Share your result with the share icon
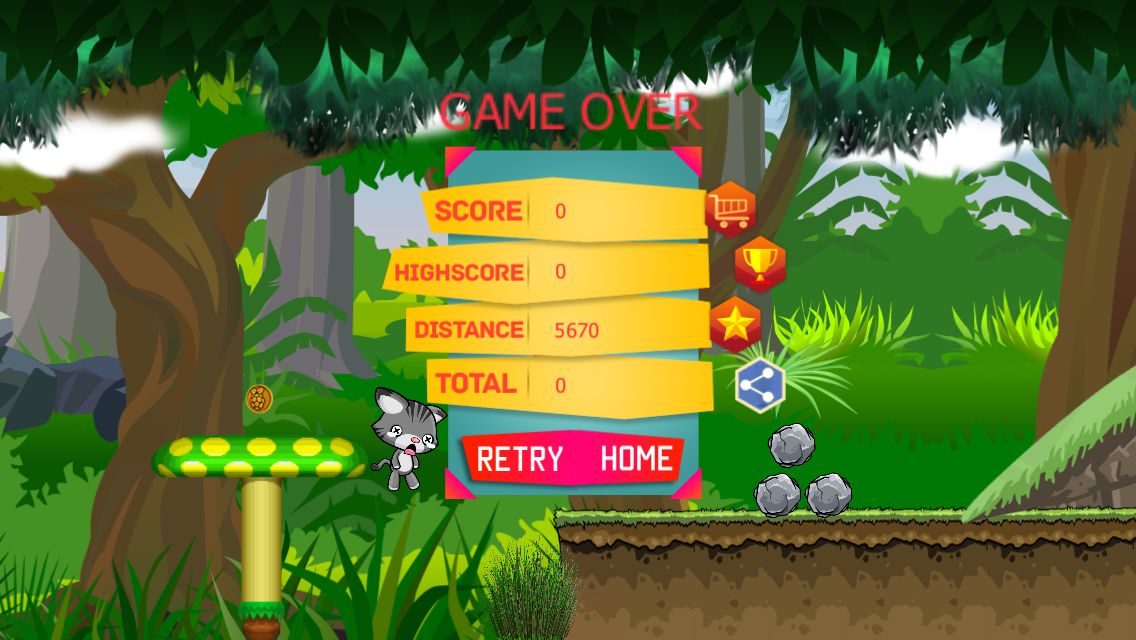The width and height of the screenshot is (1136, 640). [x=760, y=385]
